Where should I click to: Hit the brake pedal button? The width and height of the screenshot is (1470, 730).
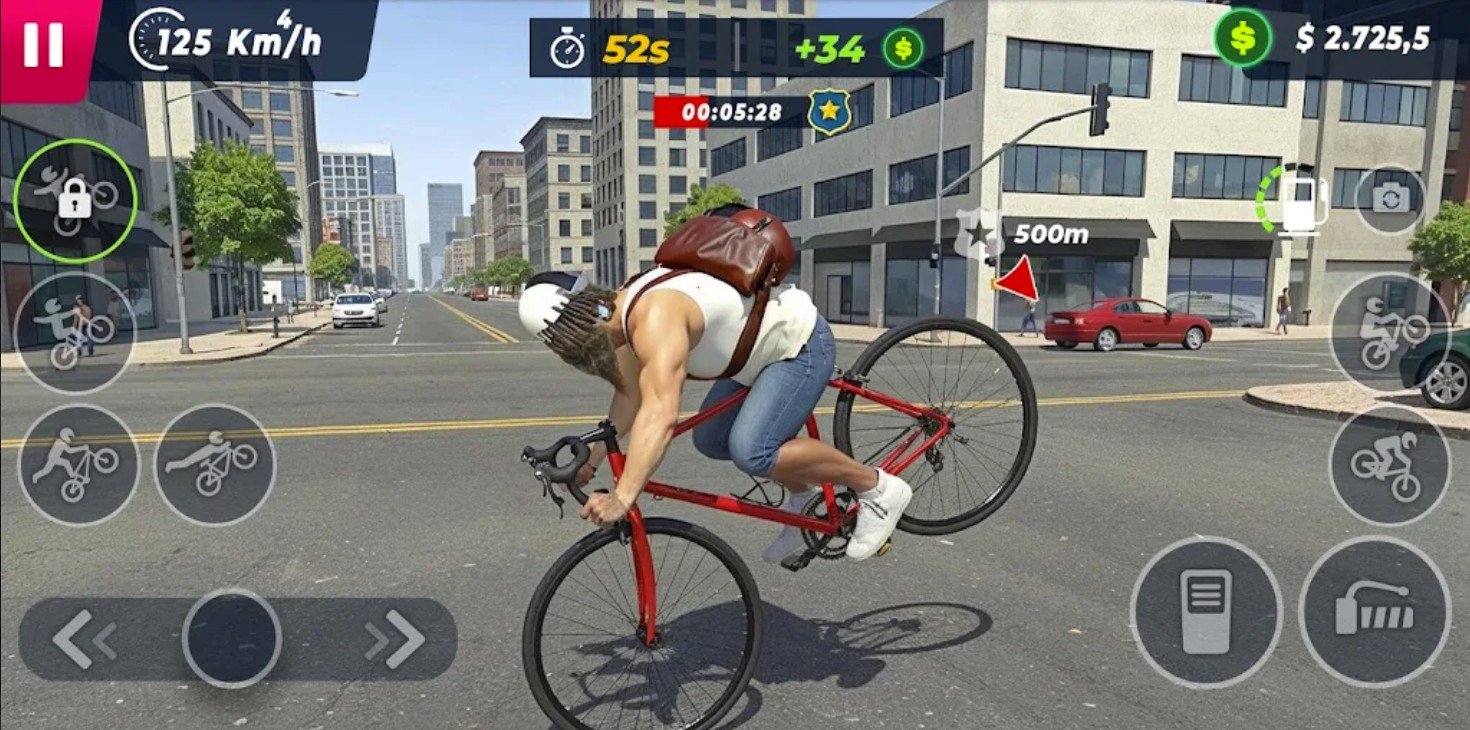point(1206,611)
